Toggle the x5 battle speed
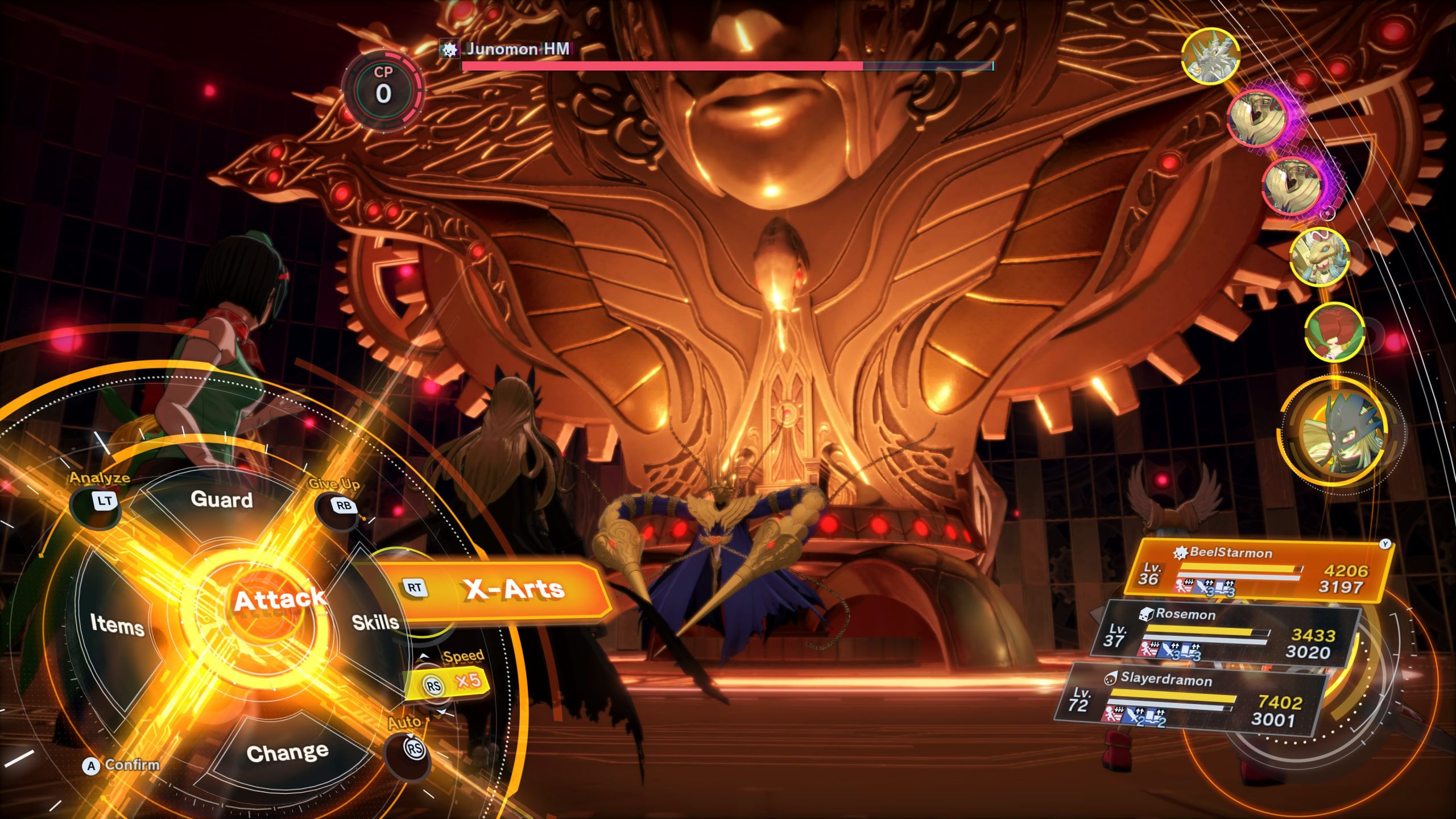Viewport: 1456px width, 819px height. coord(449,682)
